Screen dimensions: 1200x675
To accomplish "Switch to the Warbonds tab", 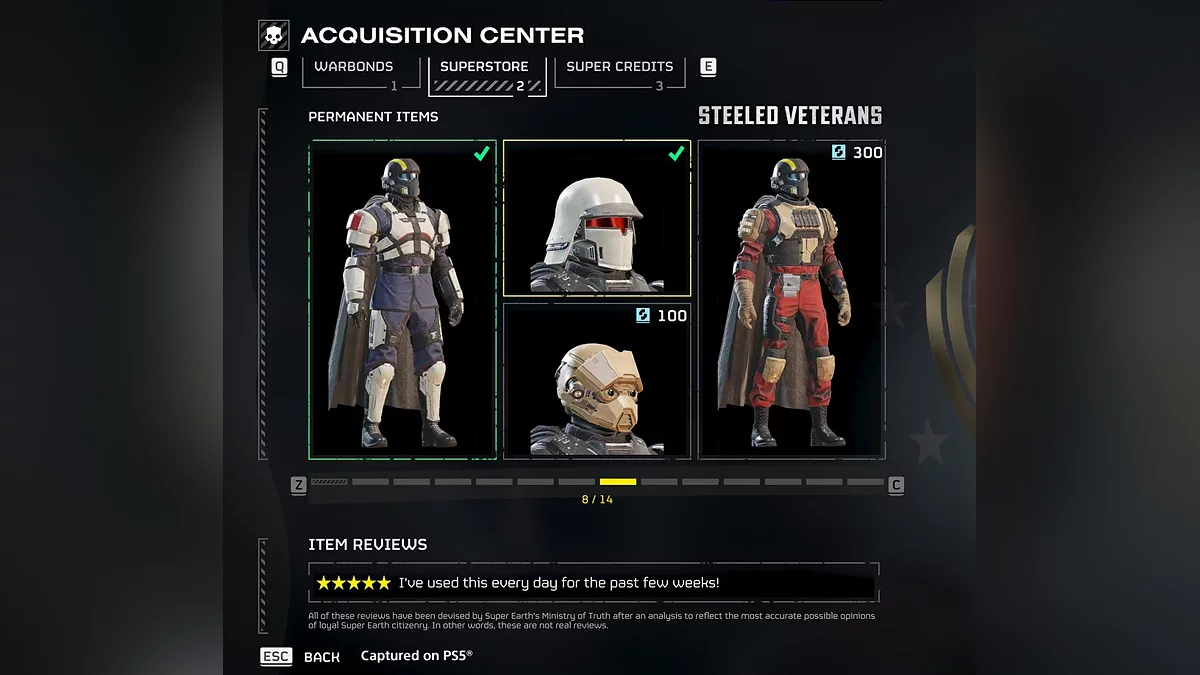I will tap(353, 68).
